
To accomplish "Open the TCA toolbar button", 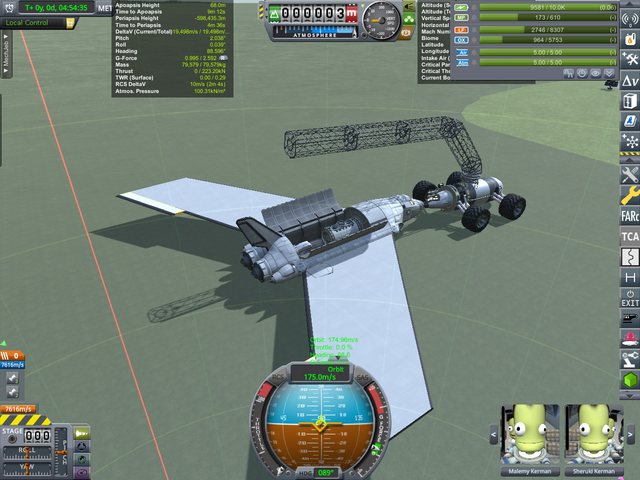I will (x=630, y=236).
